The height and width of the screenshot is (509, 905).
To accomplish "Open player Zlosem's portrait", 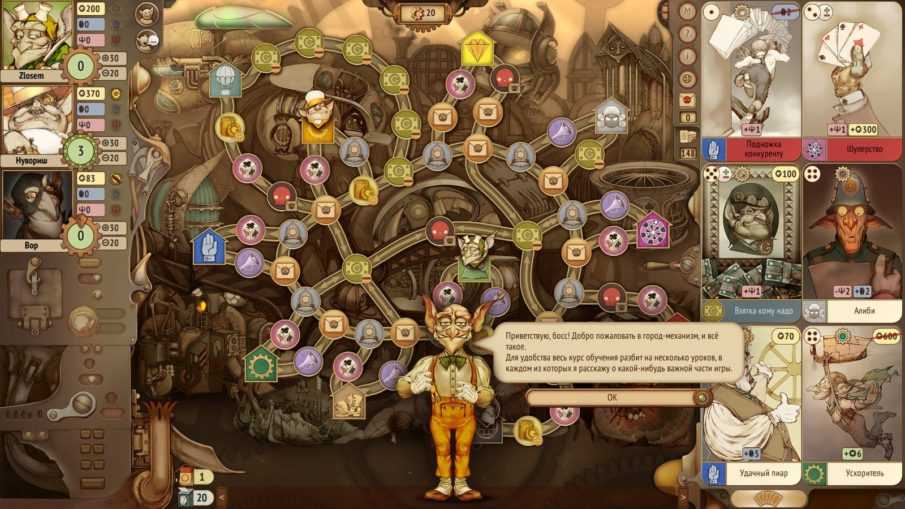I will point(35,35).
